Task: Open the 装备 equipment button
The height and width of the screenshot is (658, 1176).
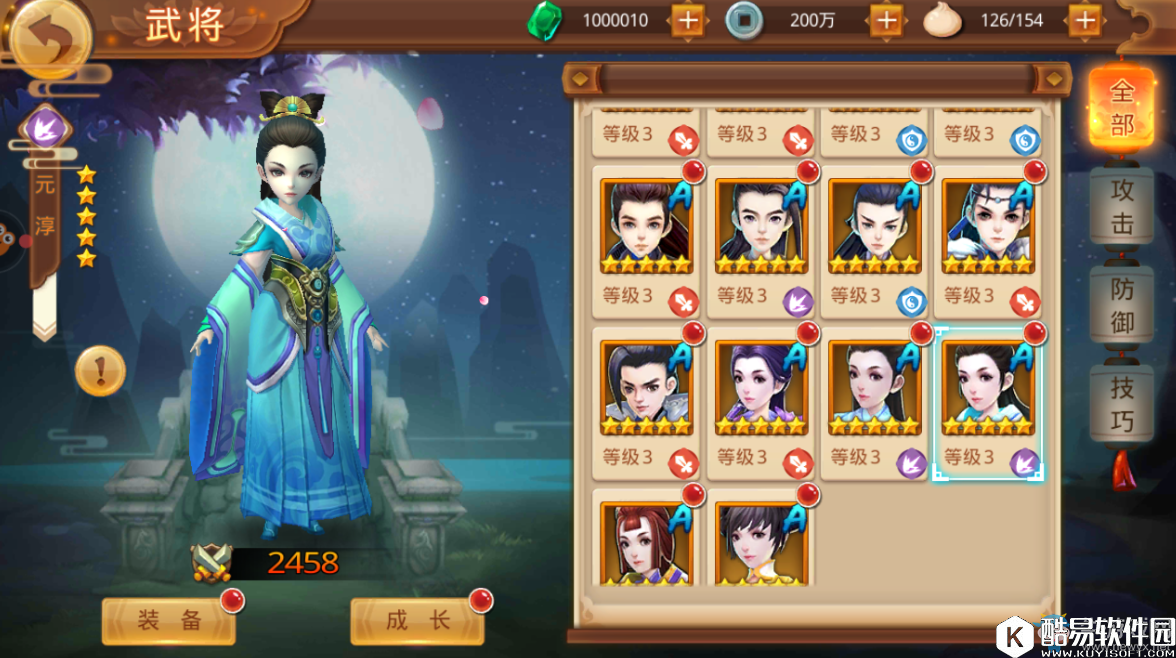Action: [169, 621]
